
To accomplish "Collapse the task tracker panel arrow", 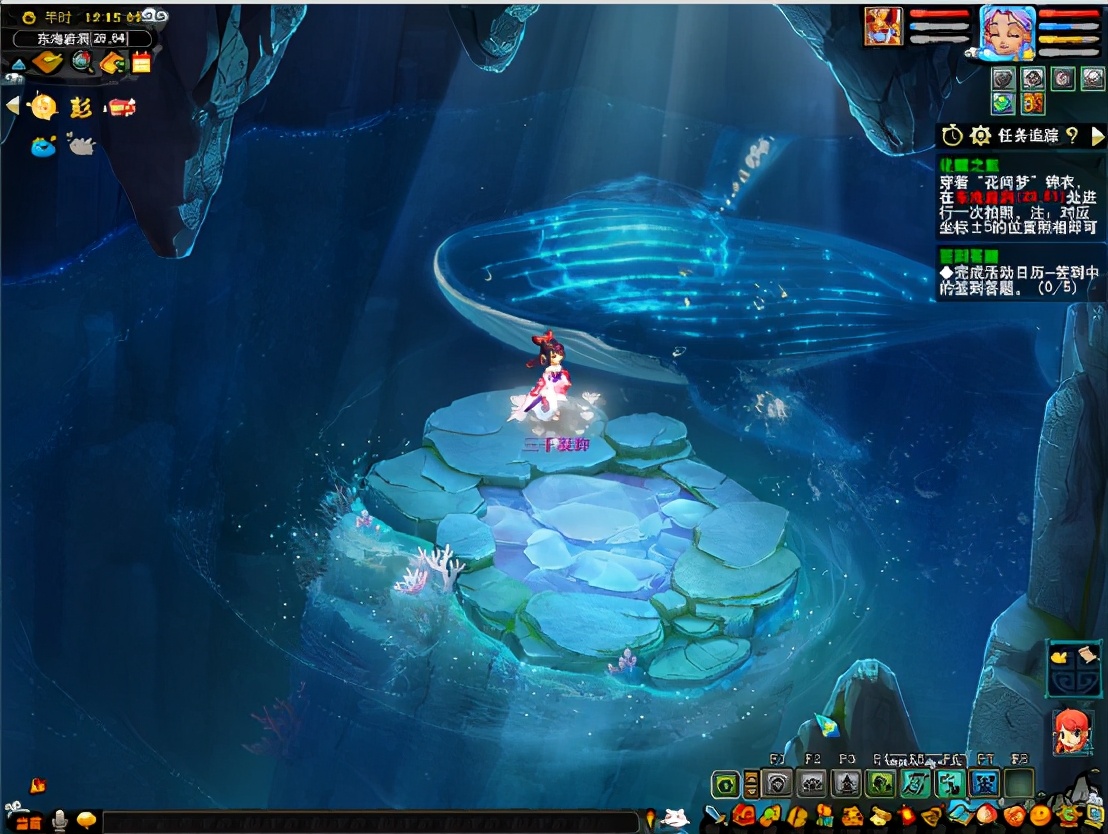I will (1097, 135).
